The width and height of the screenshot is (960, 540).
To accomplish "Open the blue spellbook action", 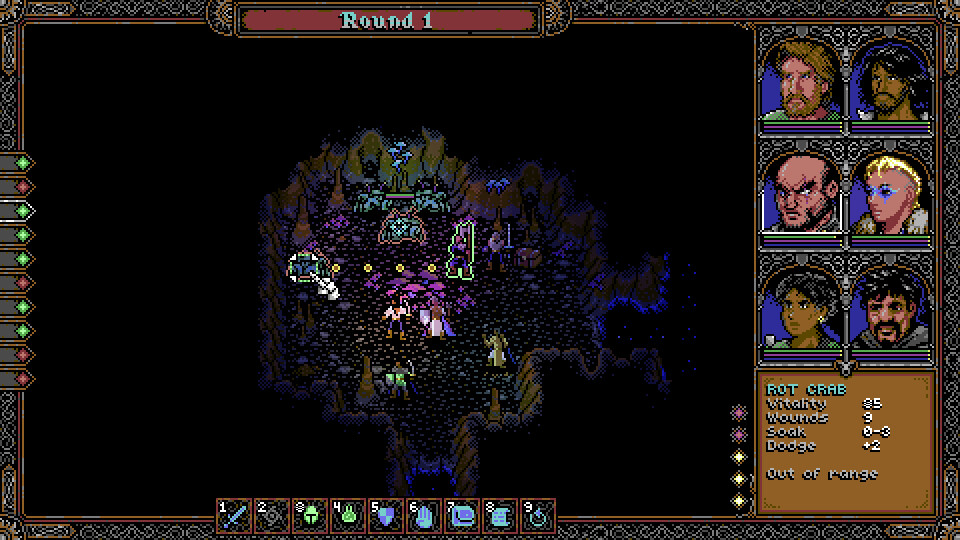I will 463,516.
